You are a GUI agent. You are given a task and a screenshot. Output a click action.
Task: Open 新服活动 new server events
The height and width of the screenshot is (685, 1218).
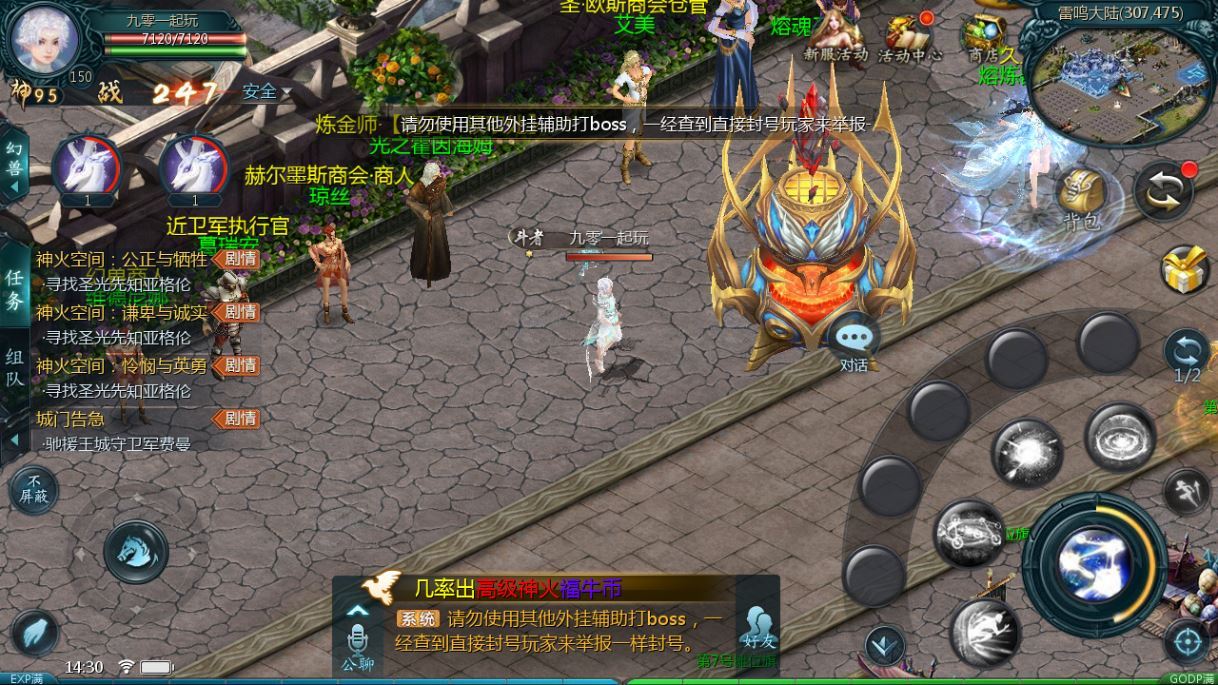click(x=835, y=38)
